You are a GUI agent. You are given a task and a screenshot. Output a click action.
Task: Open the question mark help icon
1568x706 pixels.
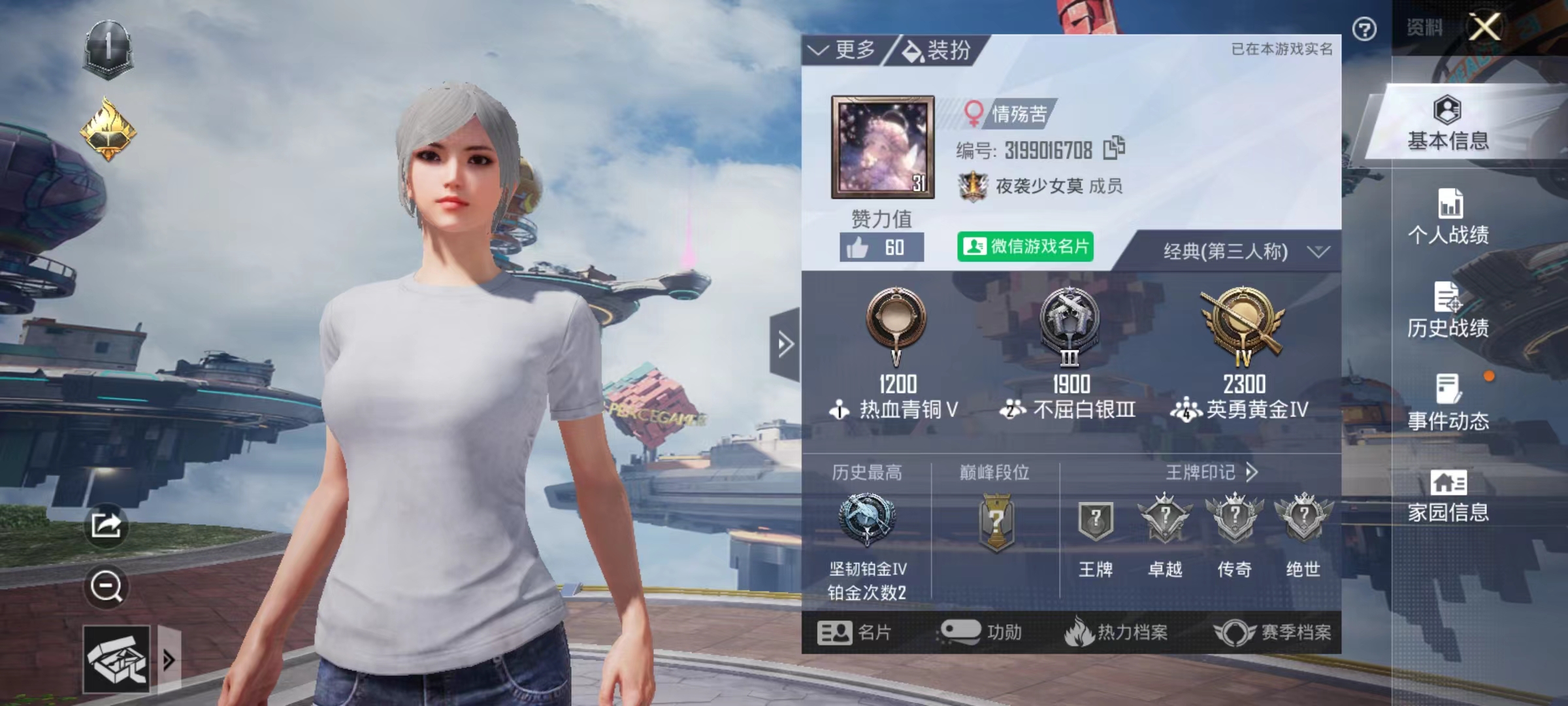[x=1364, y=29]
